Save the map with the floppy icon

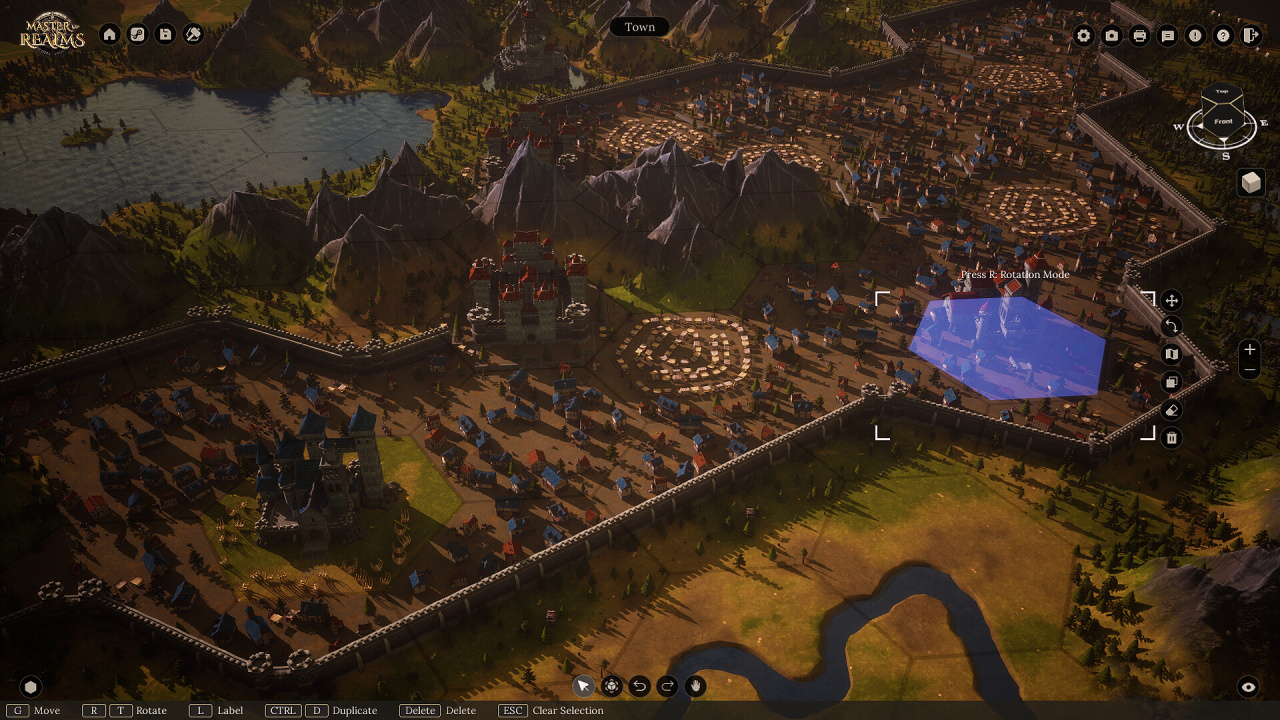point(166,34)
